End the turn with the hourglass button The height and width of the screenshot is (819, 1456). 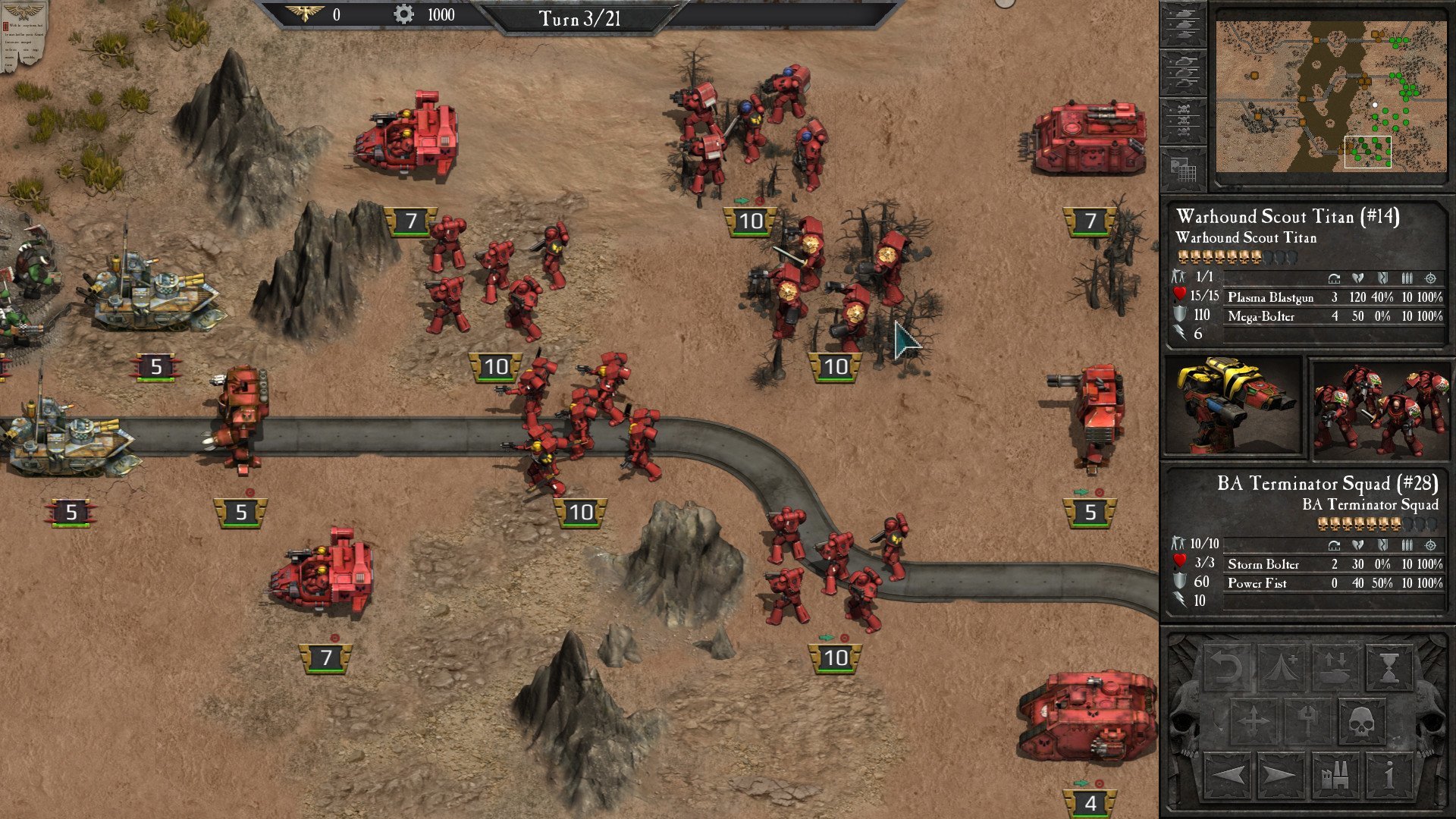(1389, 668)
